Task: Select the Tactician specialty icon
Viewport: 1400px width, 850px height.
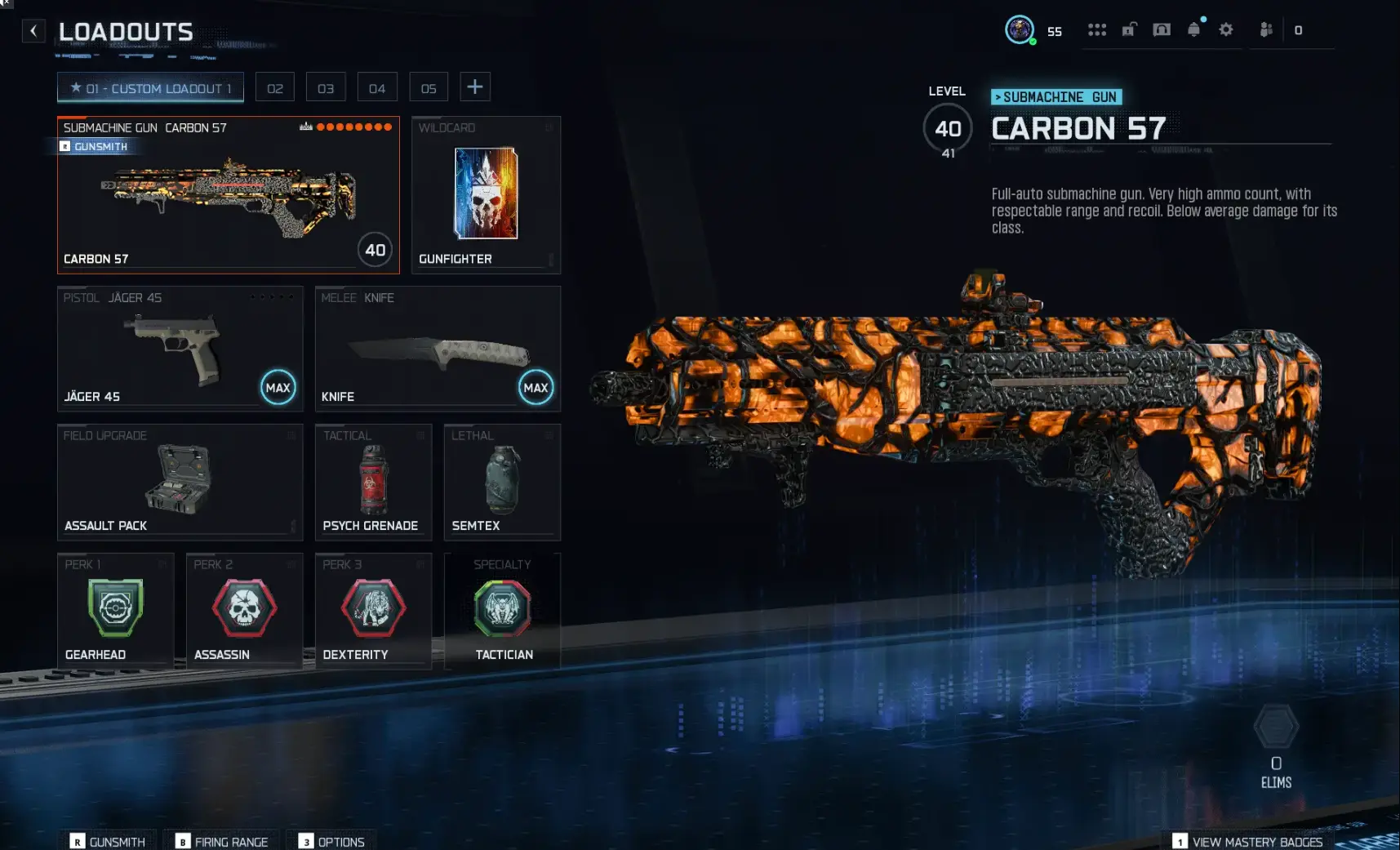Action: 502,608
